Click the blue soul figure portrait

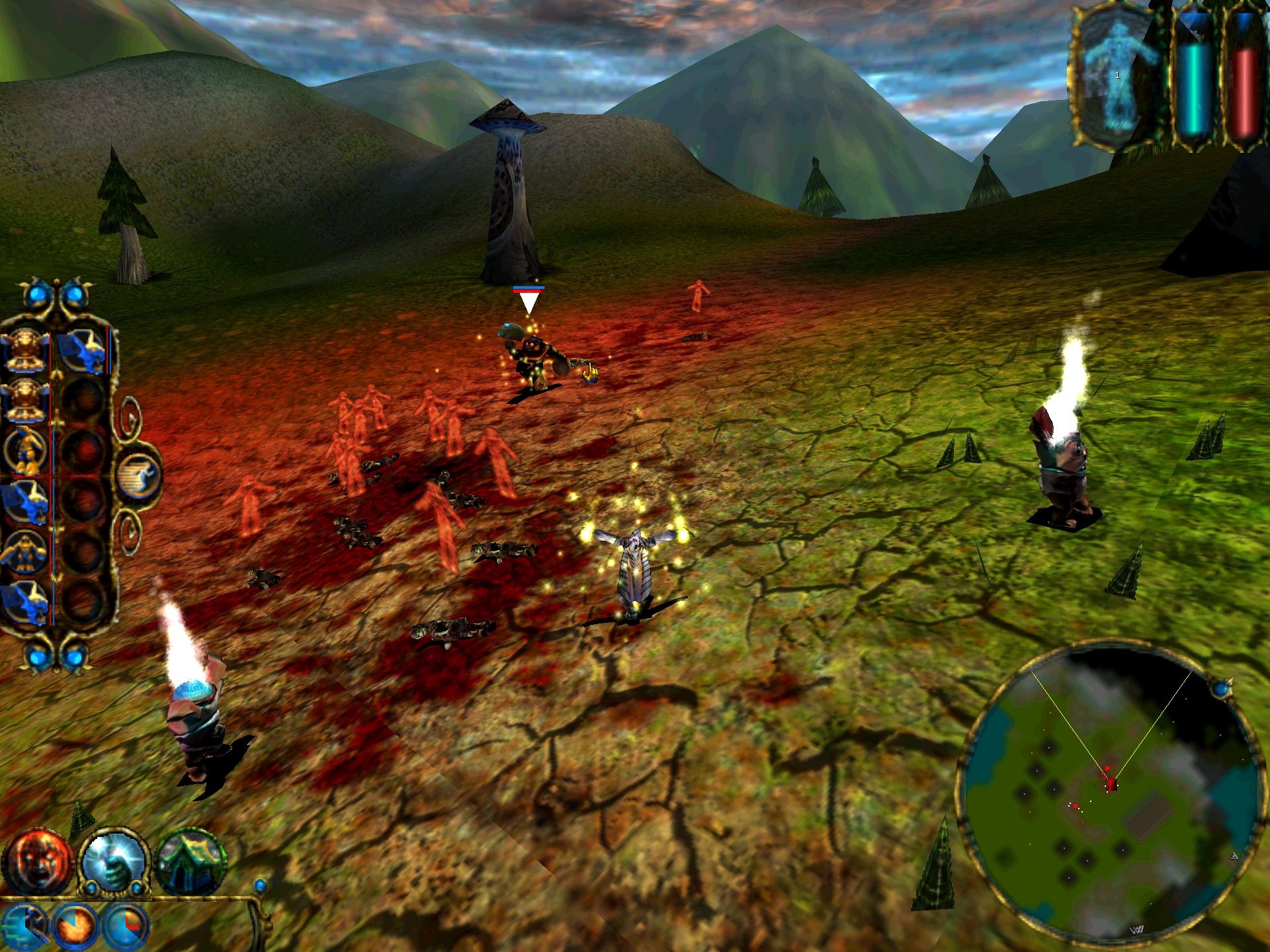coord(1117,76)
